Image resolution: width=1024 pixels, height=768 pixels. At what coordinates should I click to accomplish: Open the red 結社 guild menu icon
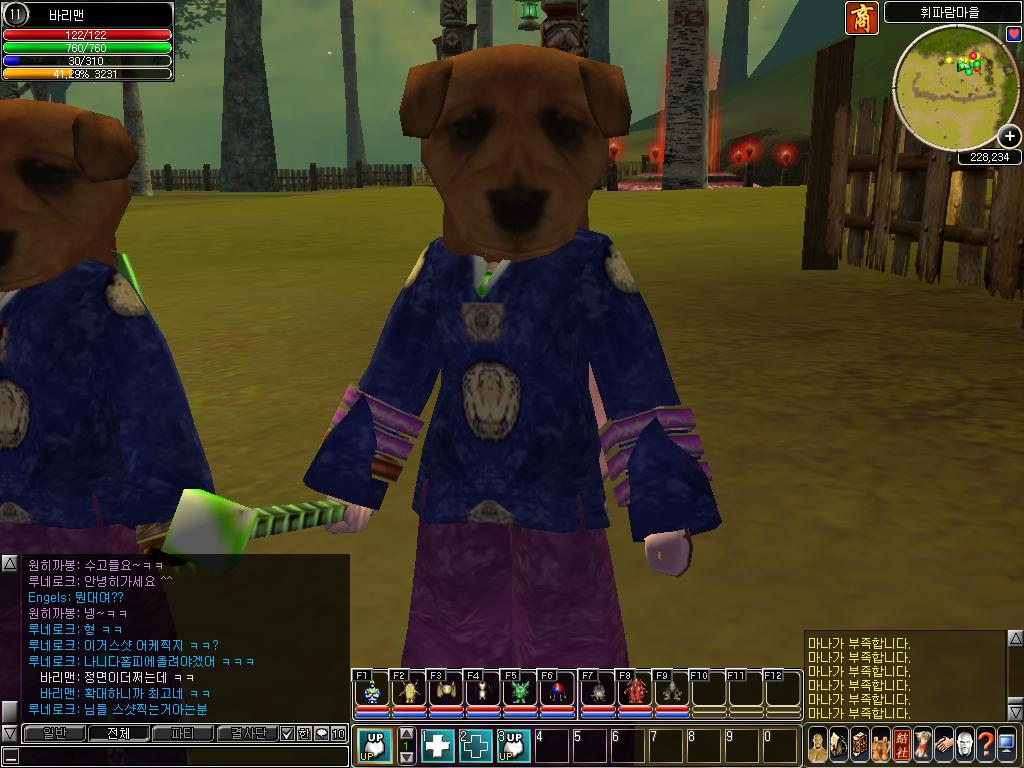[902, 745]
